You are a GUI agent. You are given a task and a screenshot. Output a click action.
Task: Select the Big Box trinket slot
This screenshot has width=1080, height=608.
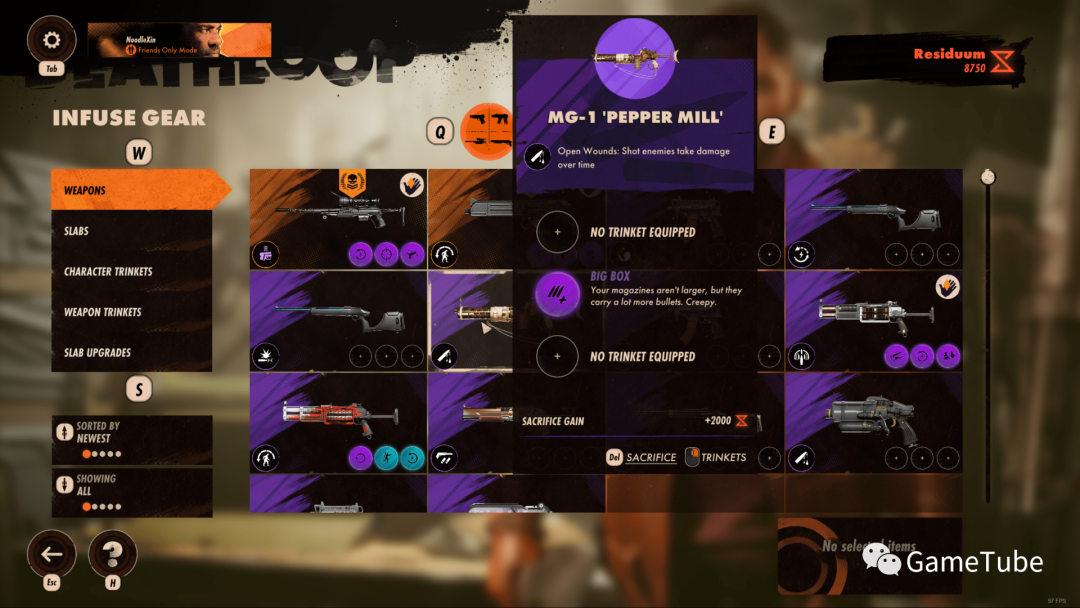[557, 294]
